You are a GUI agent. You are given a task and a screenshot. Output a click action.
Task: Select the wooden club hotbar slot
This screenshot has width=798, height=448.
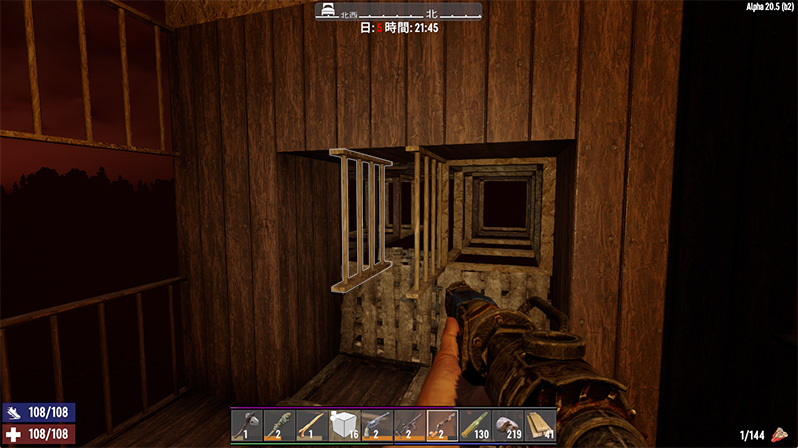pyautogui.click(x=312, y=425)
